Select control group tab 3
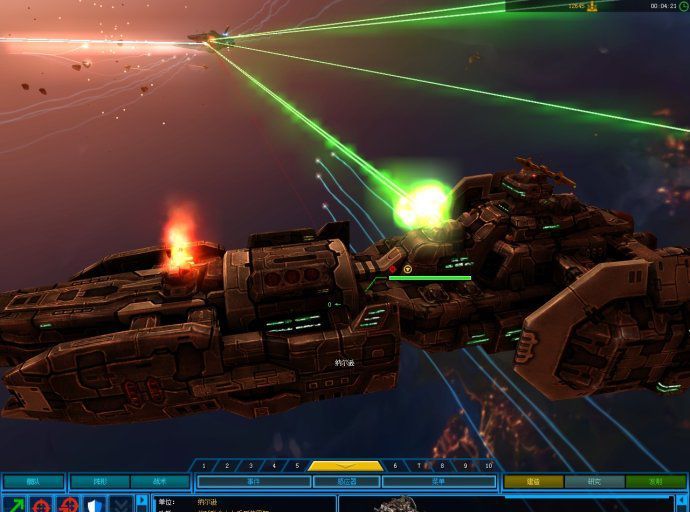 251,466
